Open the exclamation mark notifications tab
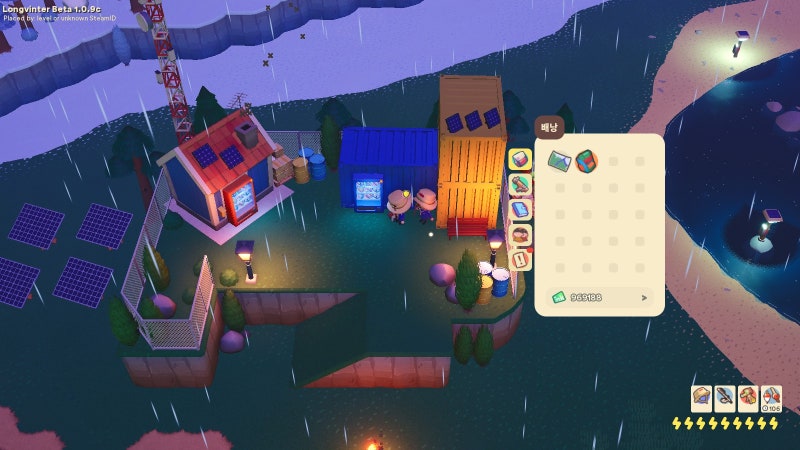800x450 pixels. coord(520,261)
